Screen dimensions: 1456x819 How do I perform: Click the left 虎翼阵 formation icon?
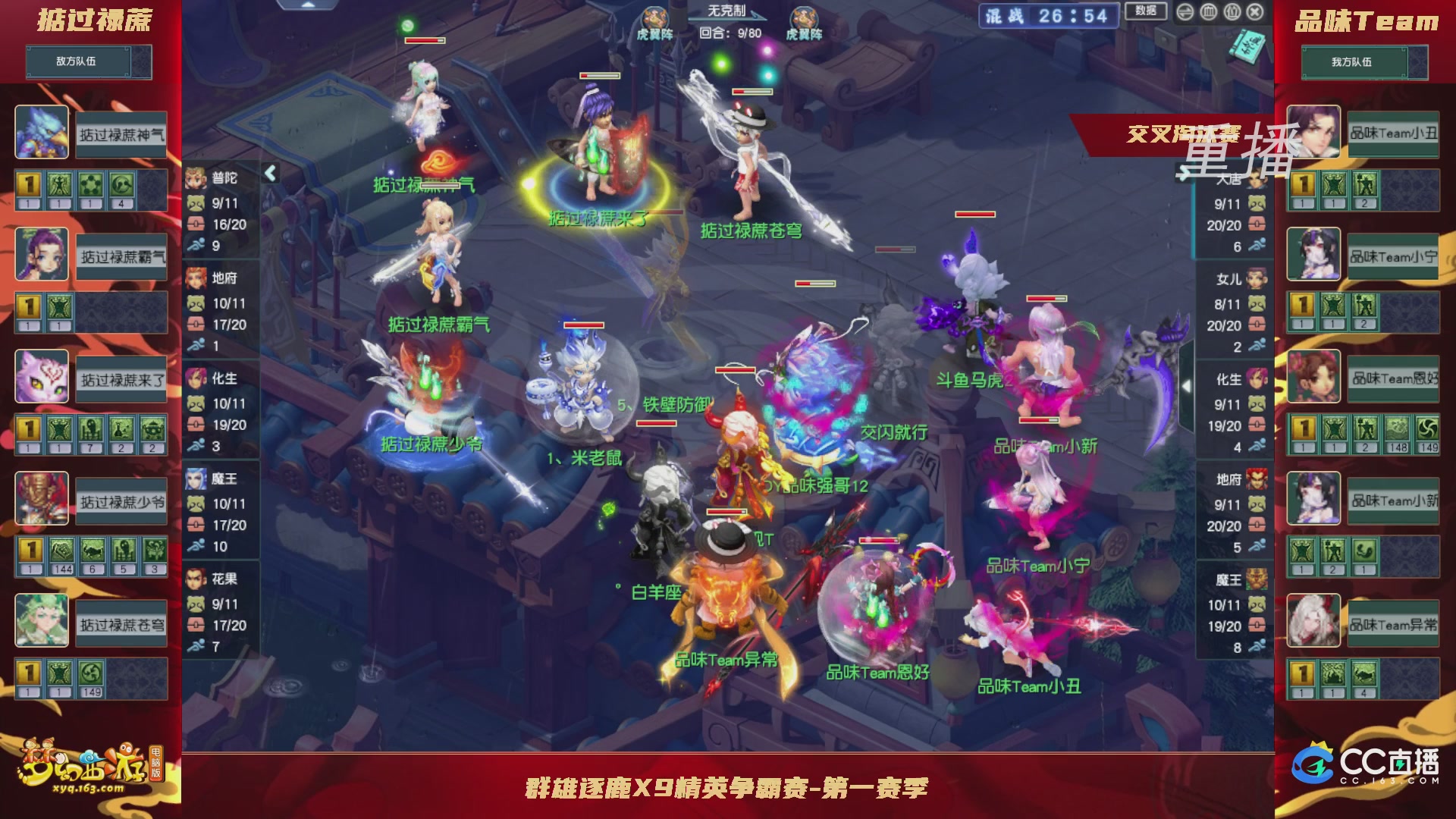pos(654,17)
